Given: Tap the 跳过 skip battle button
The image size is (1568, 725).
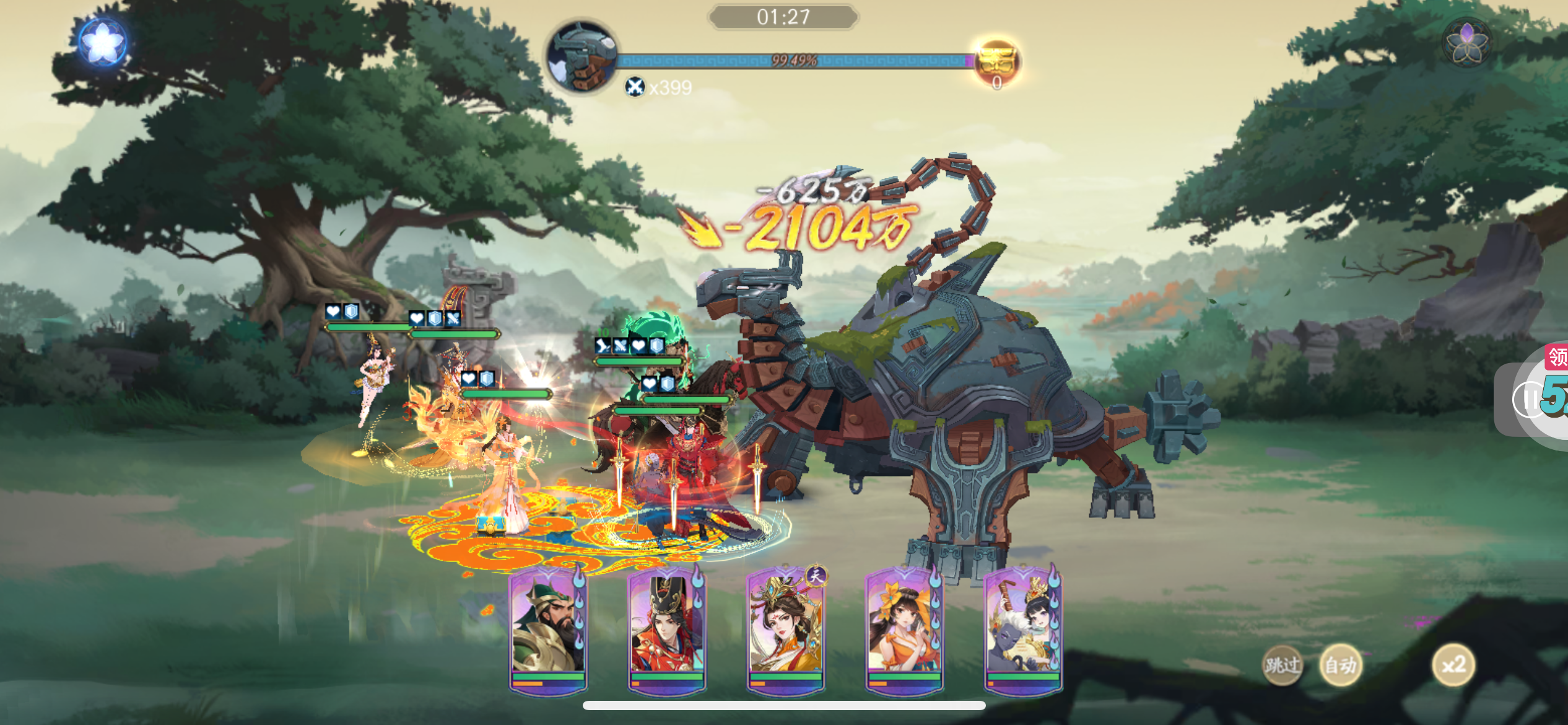Looking at the screenshot, I should pyautogui.click(x=1282, y=666).
